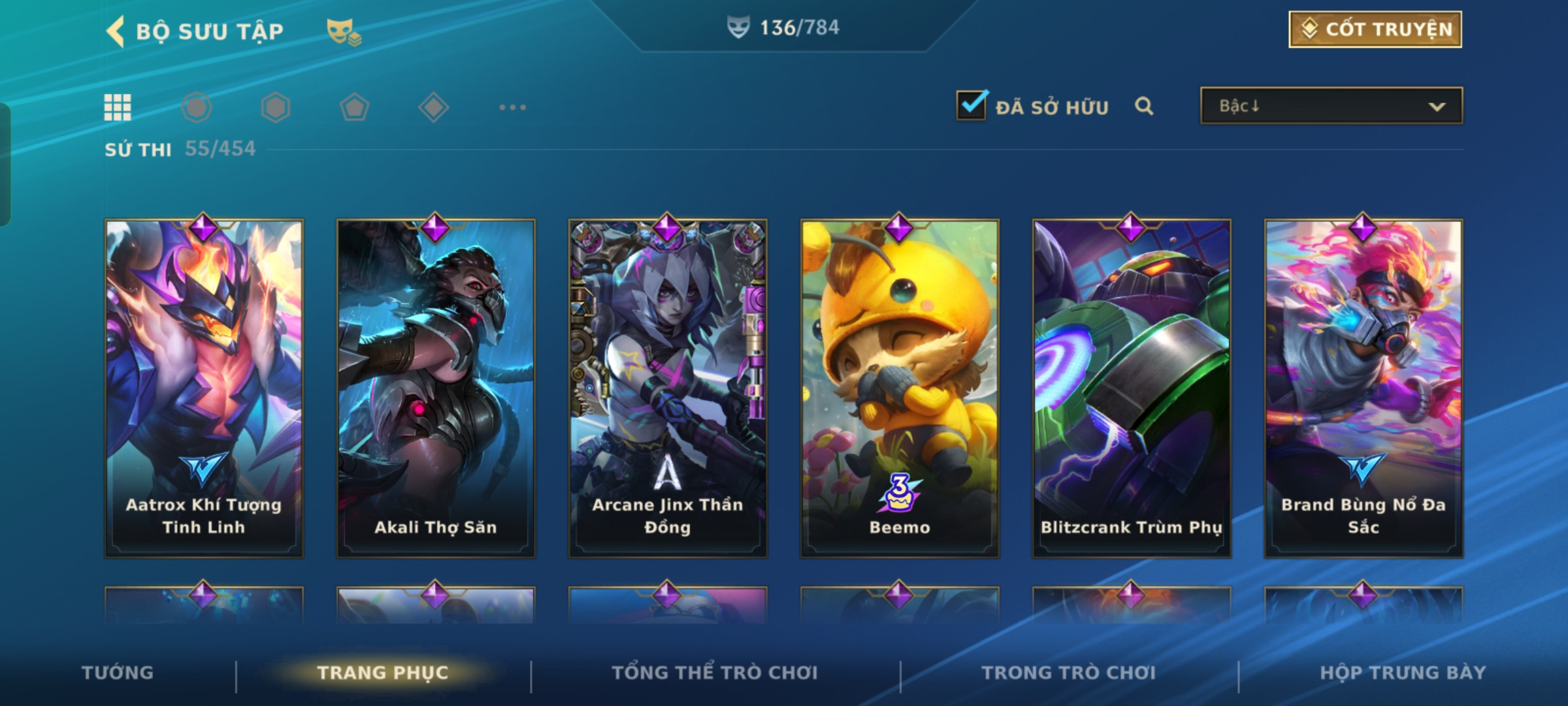Image resolution: width=1568 pixels, height=706 pixels.
Task: Select Aatrox Khí Tượng Tinh Linh skin
Action: click(204, 388)
